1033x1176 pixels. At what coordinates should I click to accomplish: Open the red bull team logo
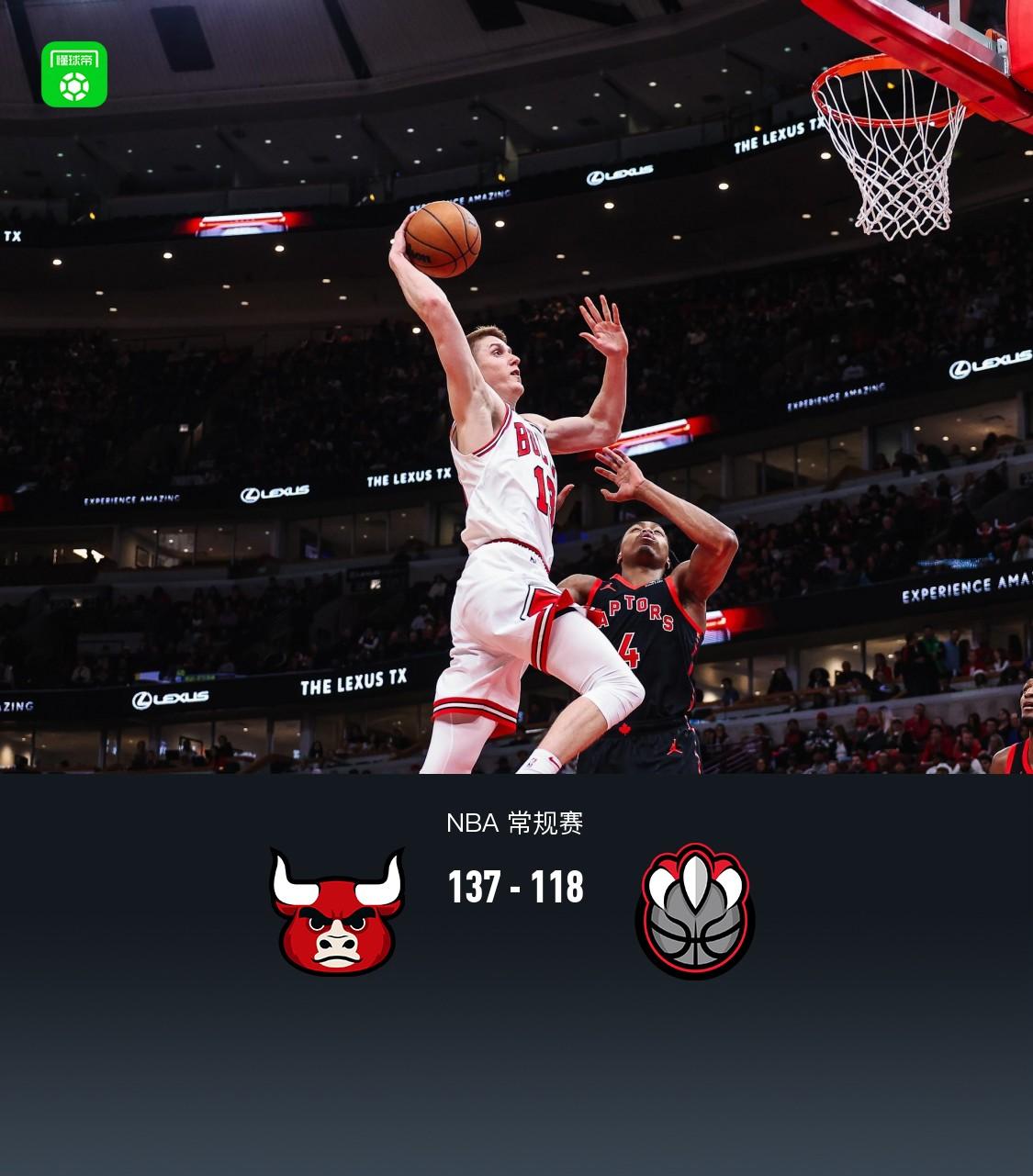click(x=337, y=911)
